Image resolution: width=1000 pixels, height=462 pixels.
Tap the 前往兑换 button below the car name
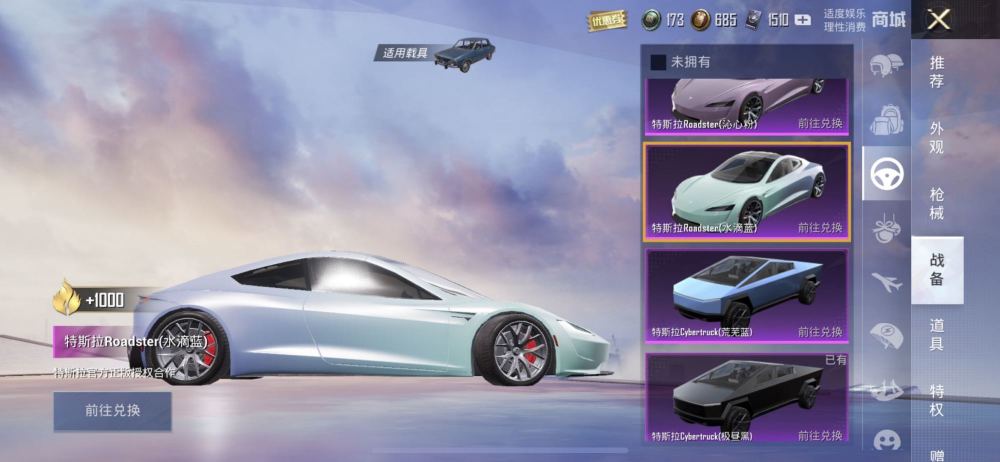tap(112, 410)
